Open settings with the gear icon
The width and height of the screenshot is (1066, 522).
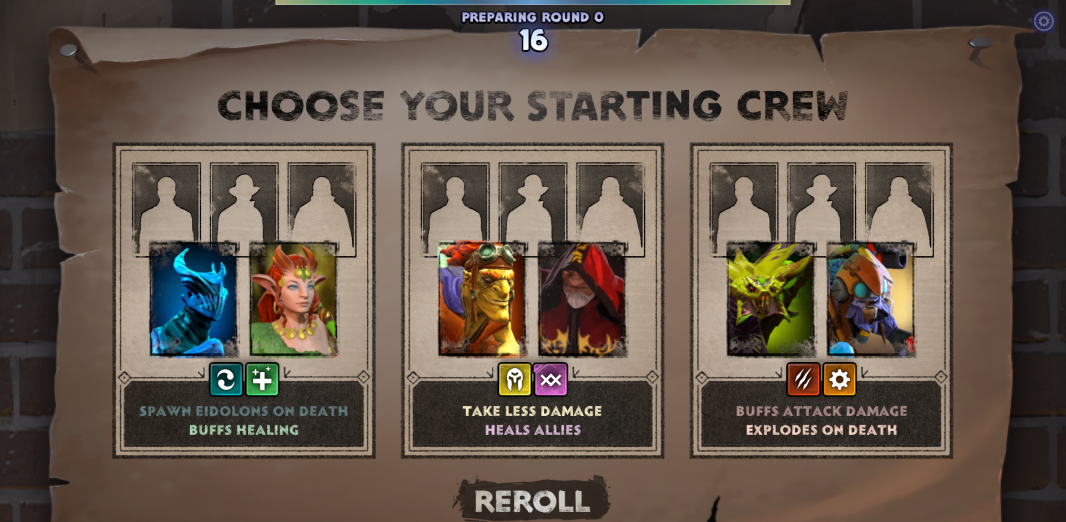click(1043, 21)
